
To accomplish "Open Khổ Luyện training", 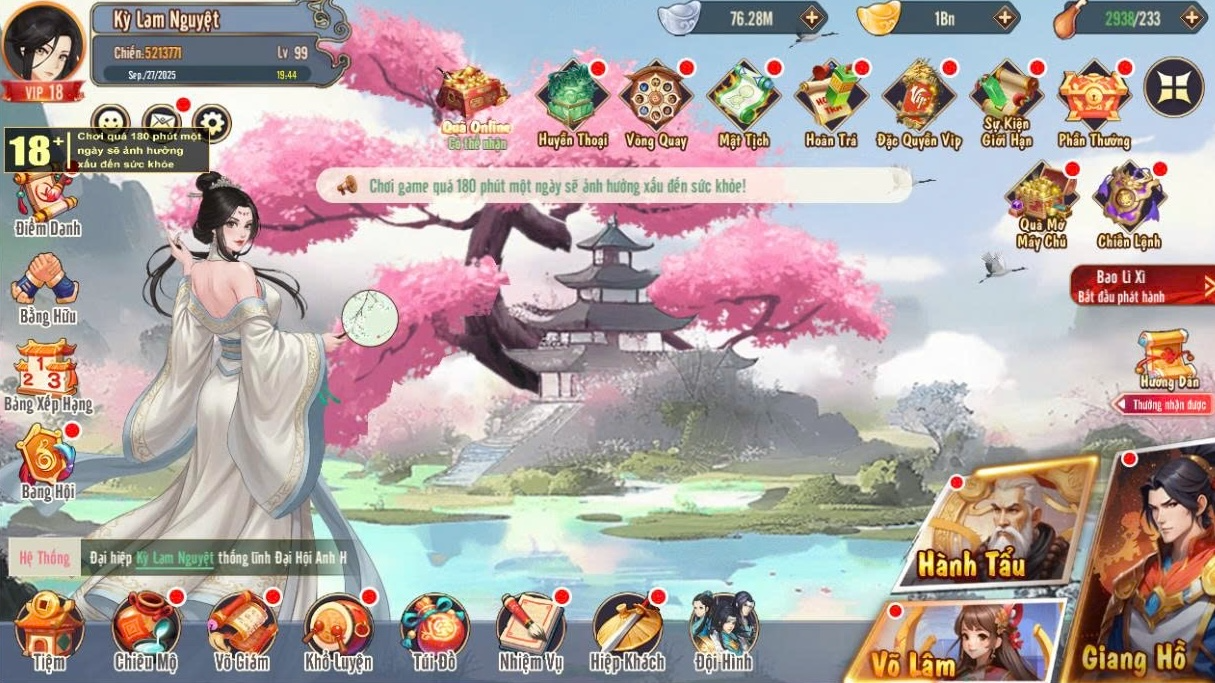I will pyautogui.click(x=338, y=627).
